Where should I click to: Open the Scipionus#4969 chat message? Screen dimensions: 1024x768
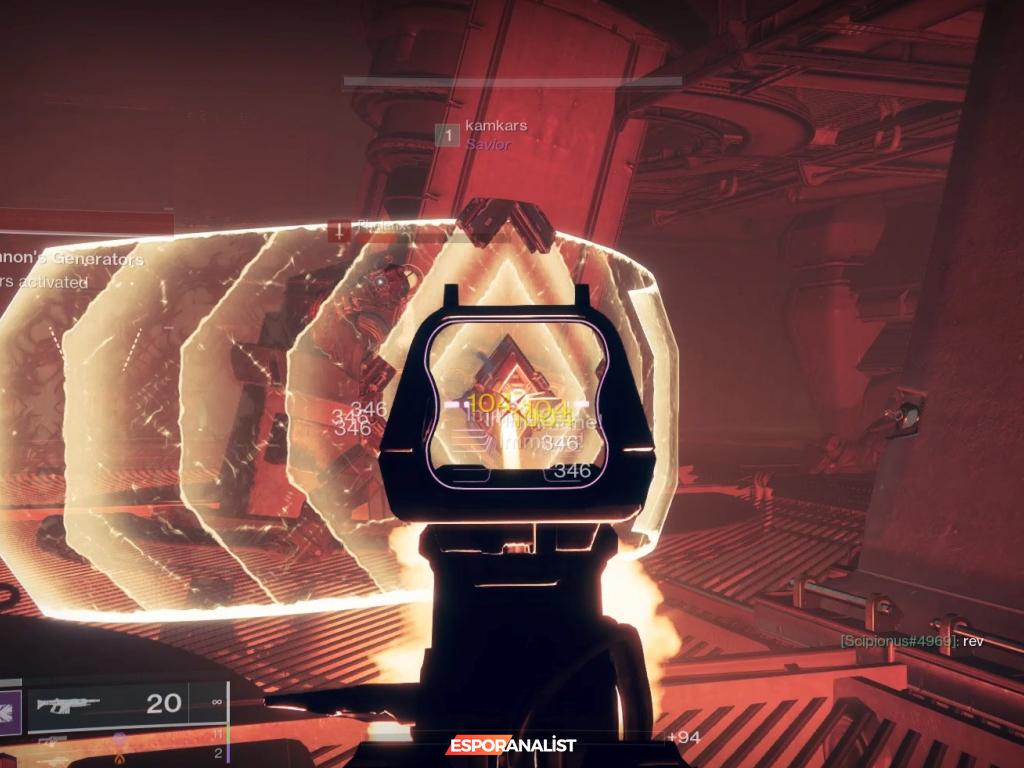pos(911,641)
